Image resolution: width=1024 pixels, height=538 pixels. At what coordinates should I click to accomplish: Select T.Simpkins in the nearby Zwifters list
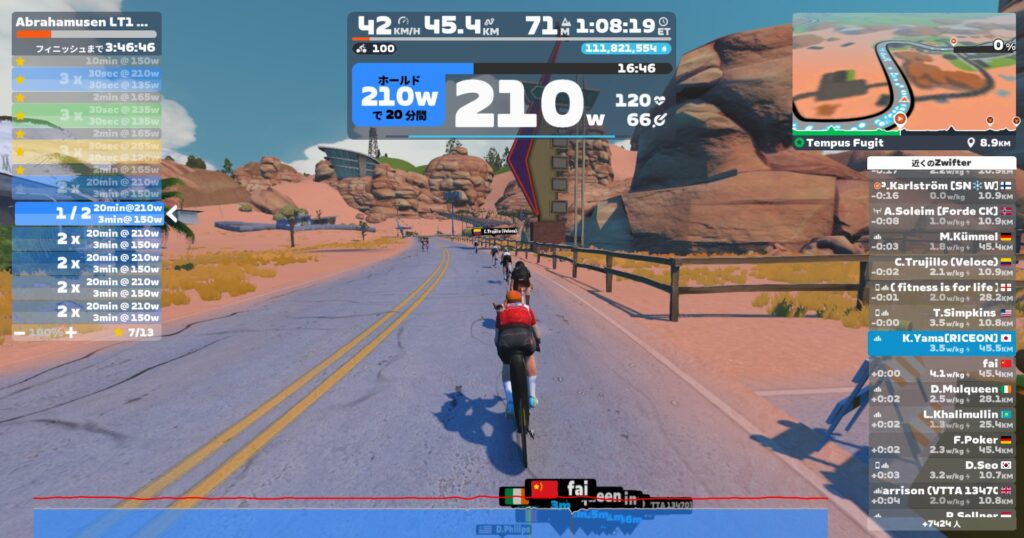pyautogui.click(x=941, y=317)
